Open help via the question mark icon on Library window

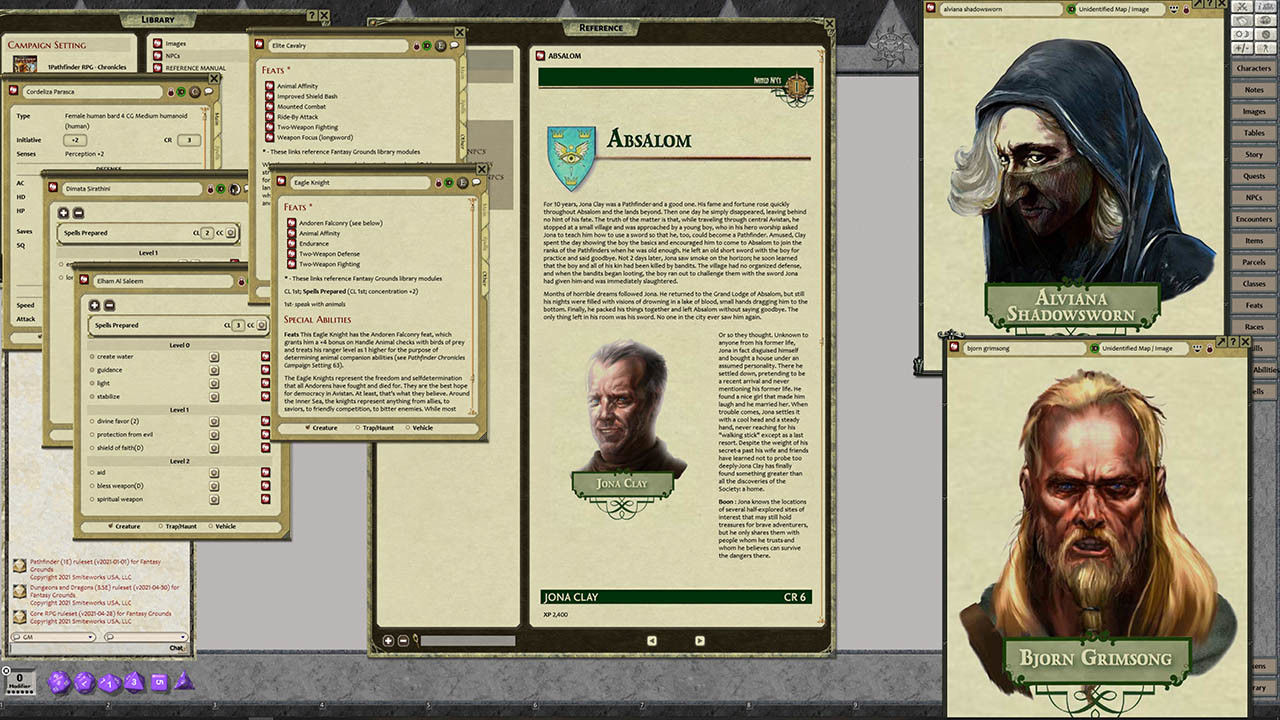coord(312,15)
